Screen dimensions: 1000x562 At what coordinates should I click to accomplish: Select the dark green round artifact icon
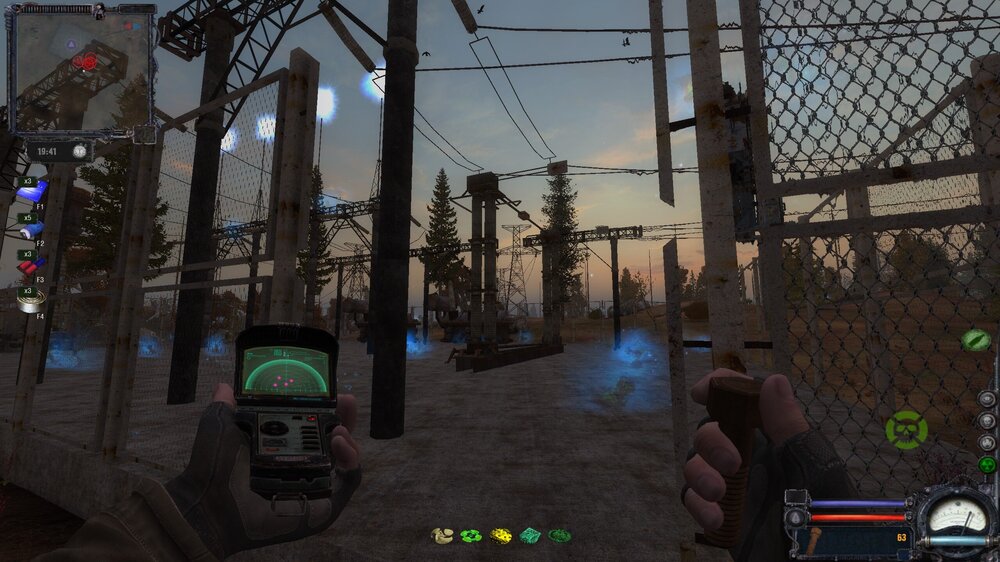[x=560, y=536]
